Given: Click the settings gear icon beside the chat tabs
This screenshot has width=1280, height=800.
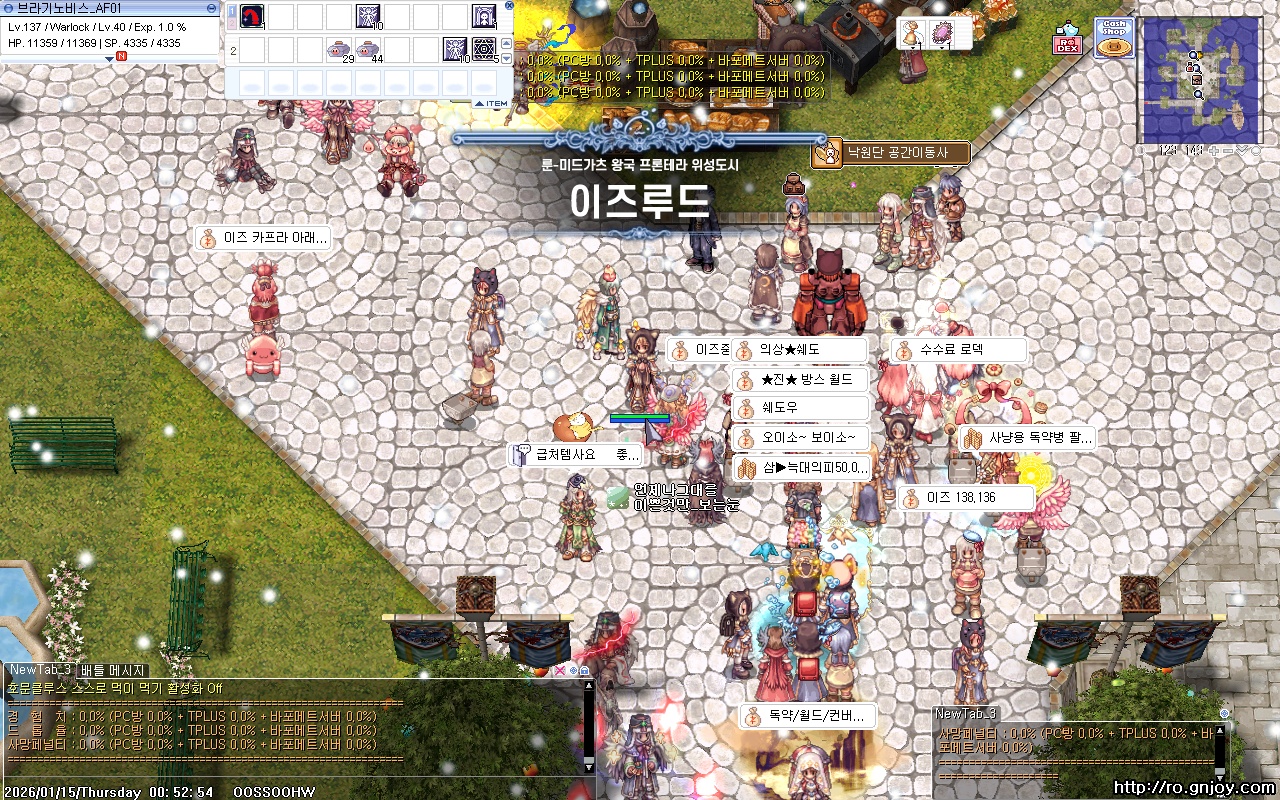Looking at the screenshot, I should [573, 671].
